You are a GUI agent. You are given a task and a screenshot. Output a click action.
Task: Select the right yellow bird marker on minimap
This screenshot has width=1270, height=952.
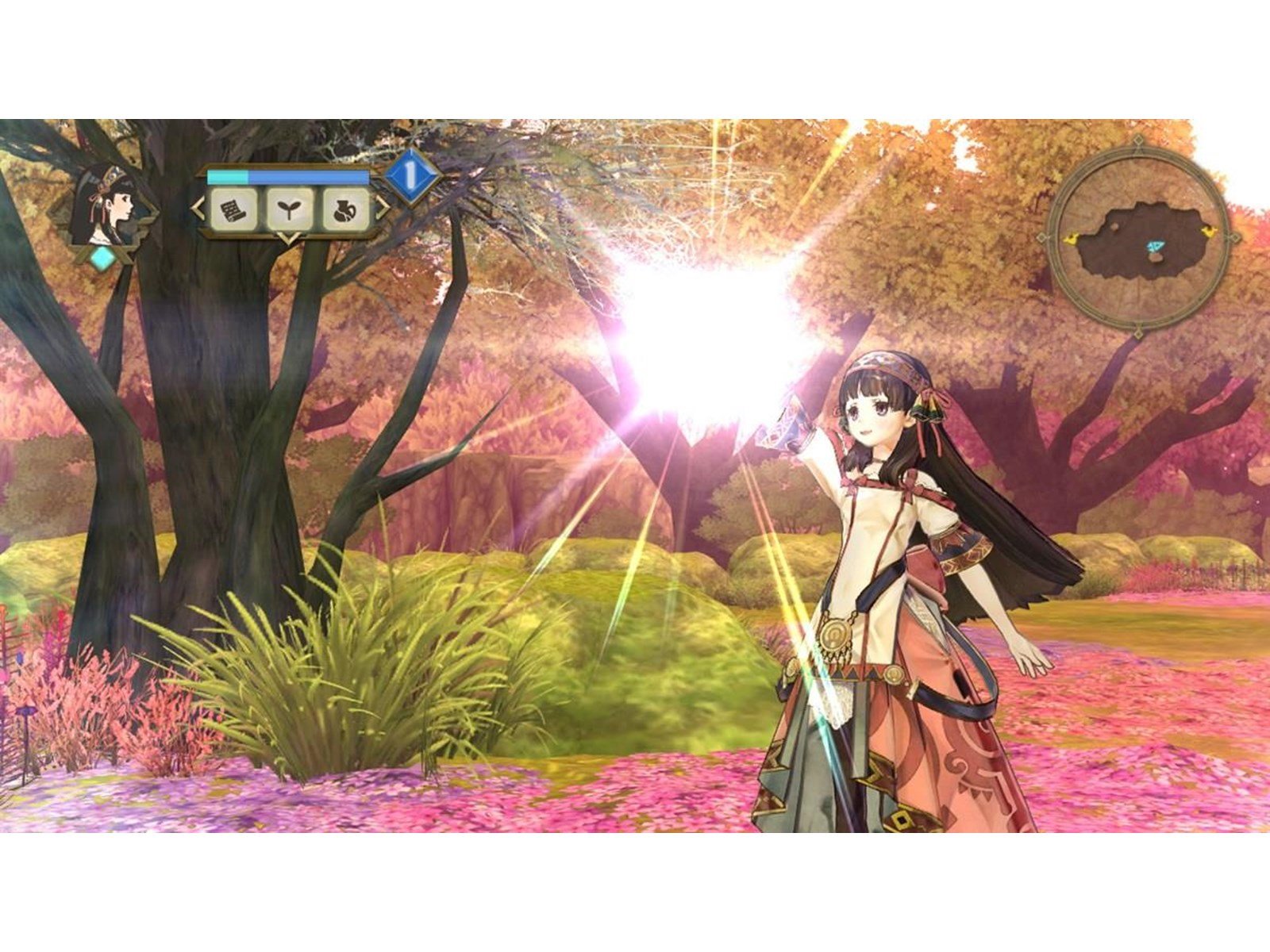point(1210,232)
